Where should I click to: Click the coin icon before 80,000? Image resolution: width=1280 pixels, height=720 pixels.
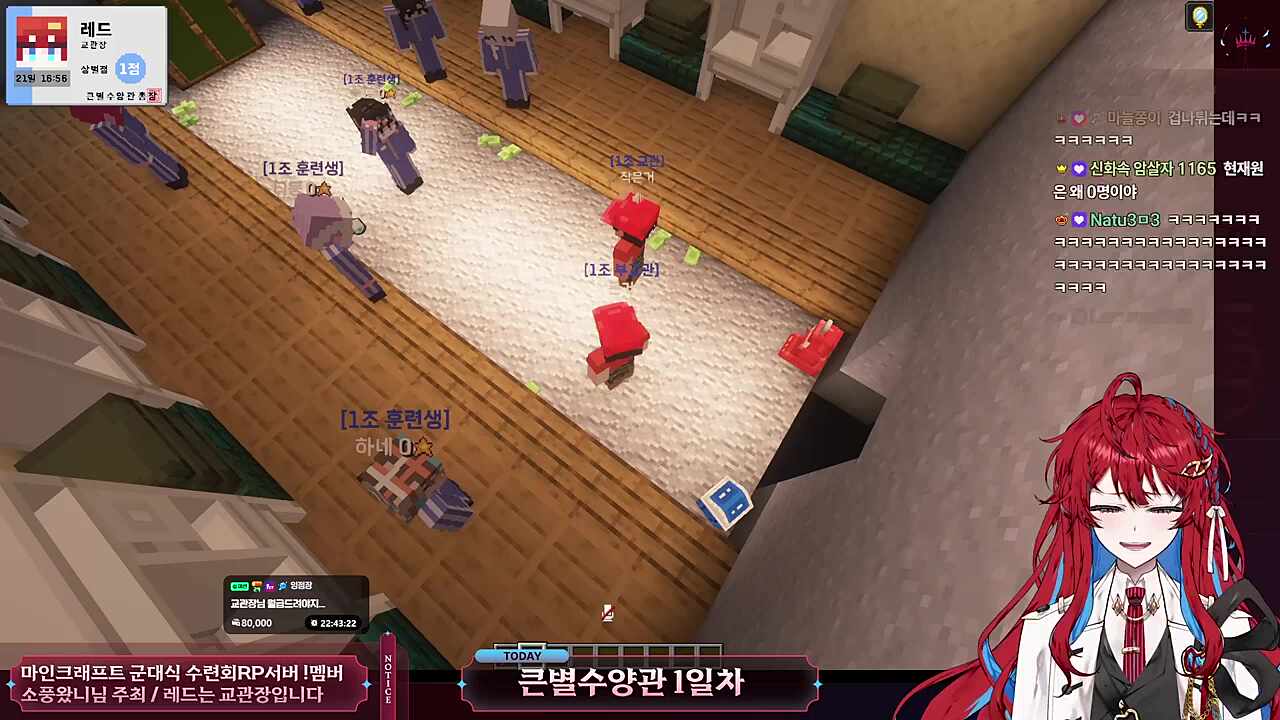point(236,622)
